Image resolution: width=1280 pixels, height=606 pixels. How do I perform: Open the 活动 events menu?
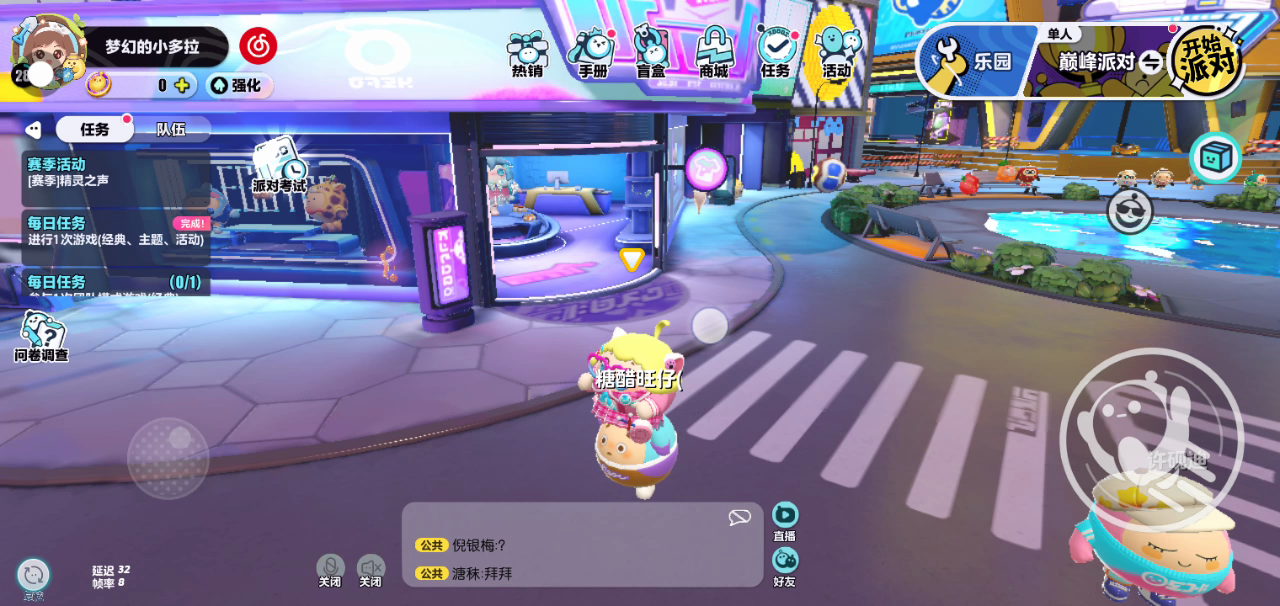tap(836, 55)
